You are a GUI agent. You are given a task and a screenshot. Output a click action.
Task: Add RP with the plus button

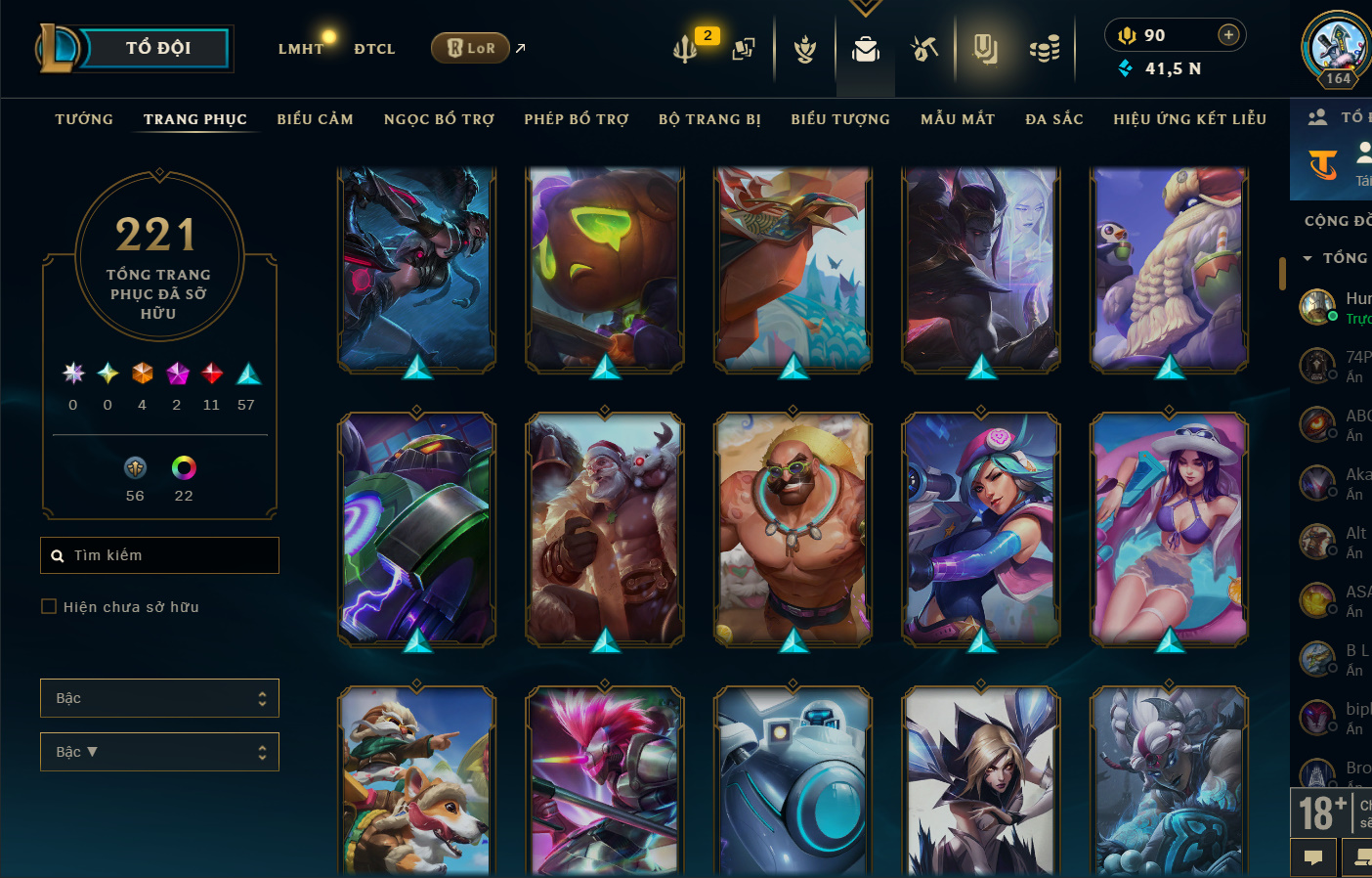pos(1228,35)
